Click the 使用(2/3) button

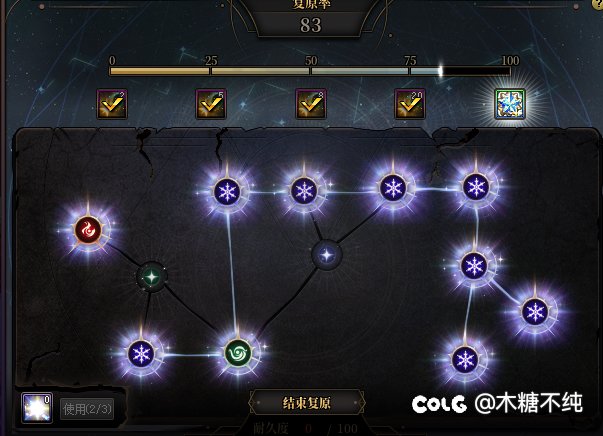pos(87,408)
